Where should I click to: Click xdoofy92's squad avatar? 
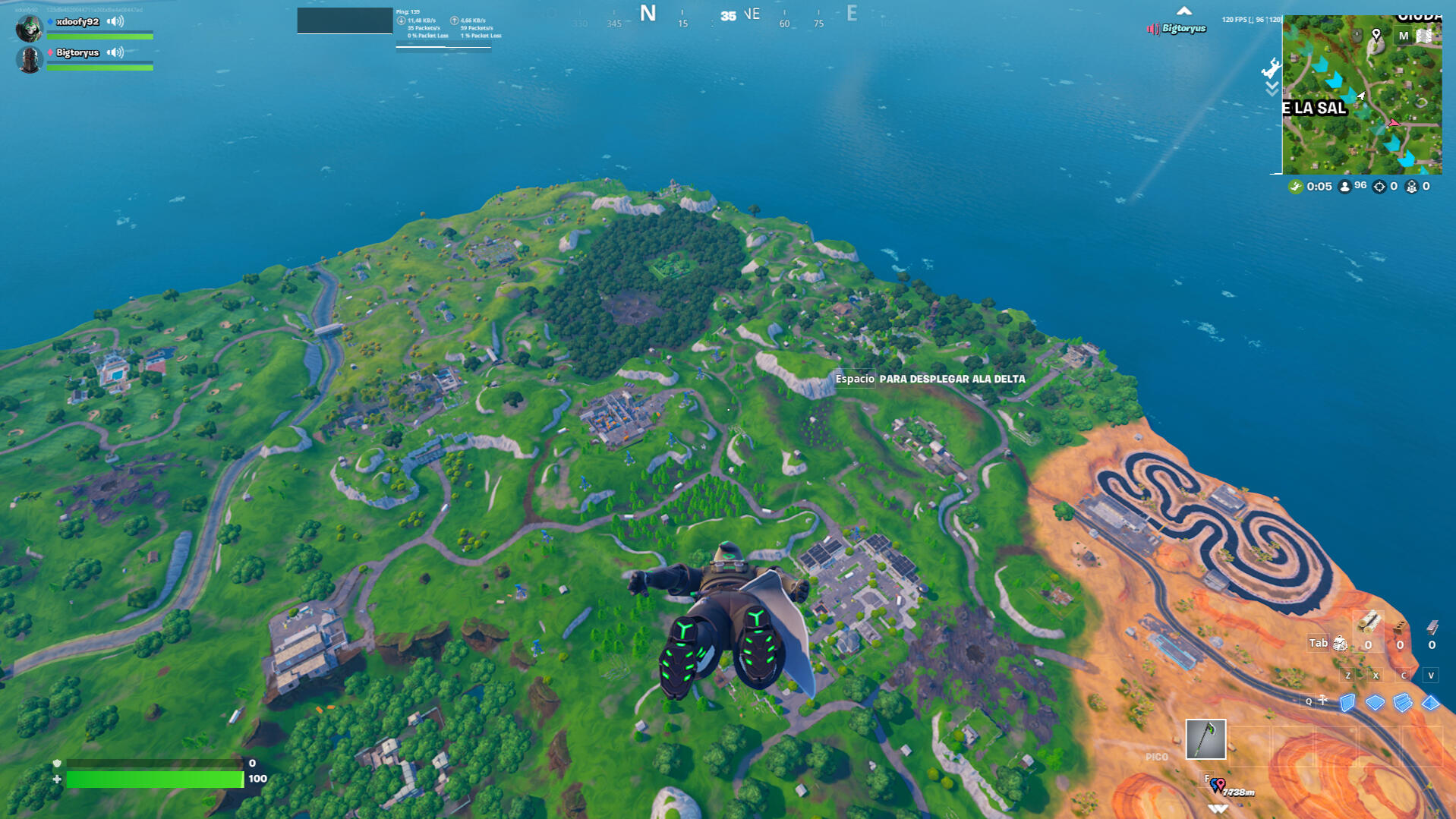(29, 27)
